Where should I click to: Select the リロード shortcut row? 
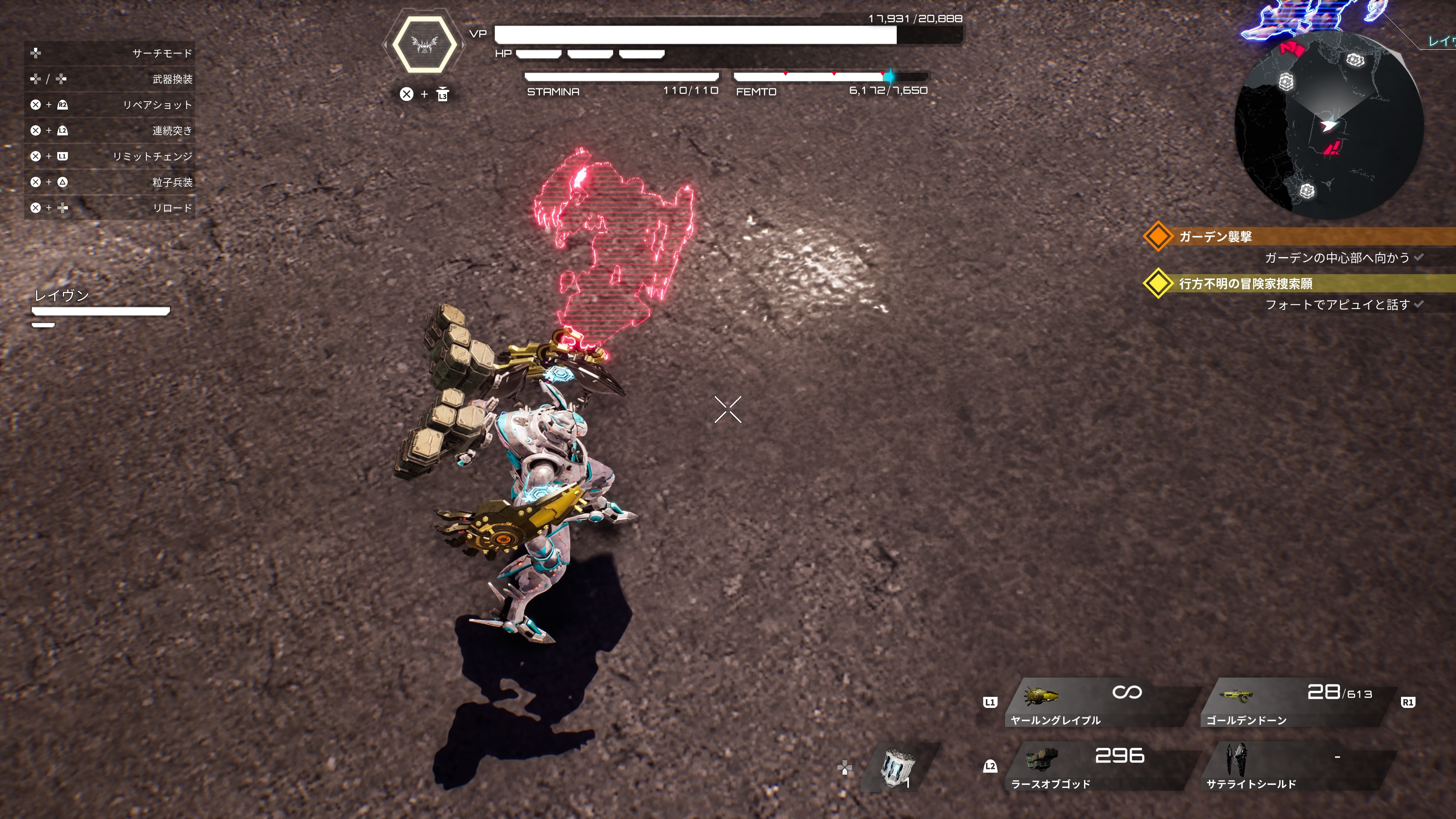click(110, 208)
